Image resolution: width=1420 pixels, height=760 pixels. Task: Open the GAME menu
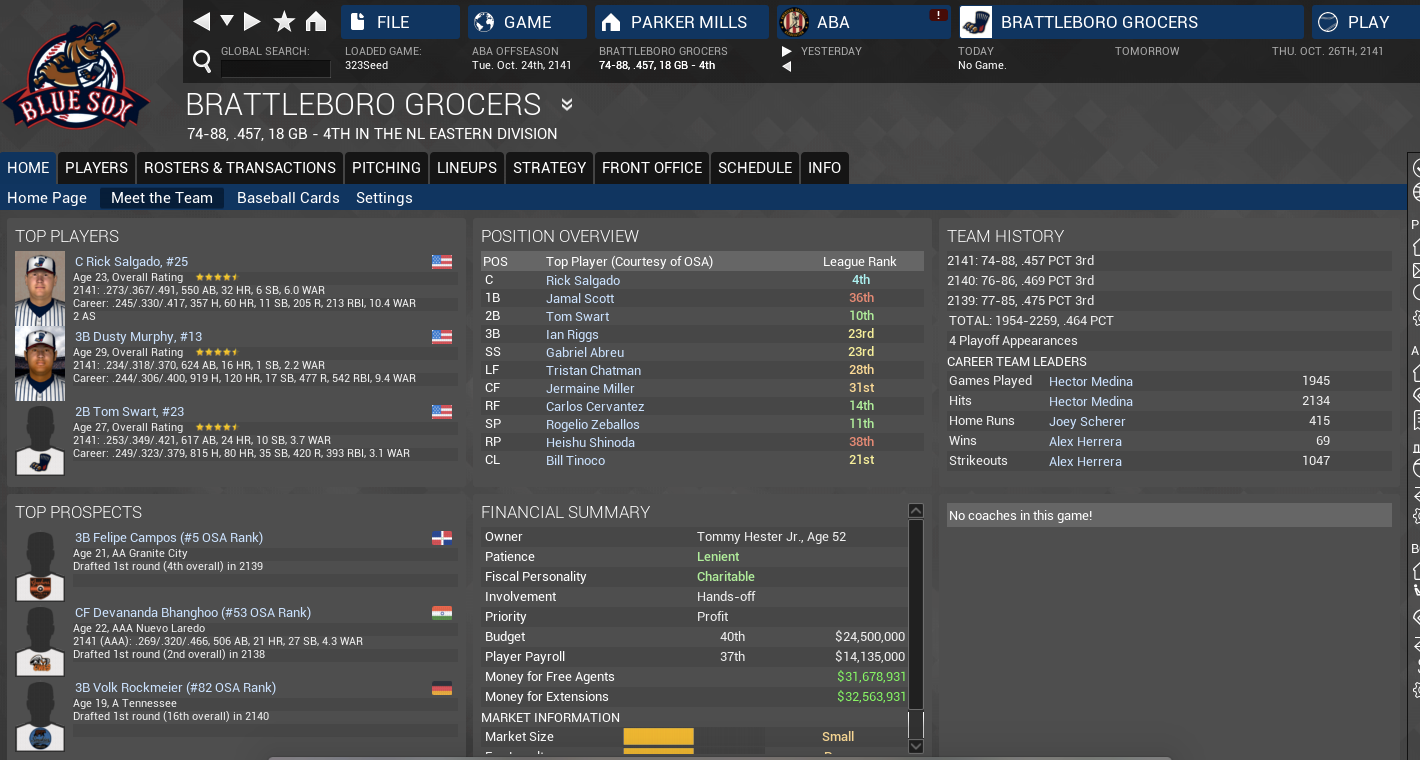[528, 22]
